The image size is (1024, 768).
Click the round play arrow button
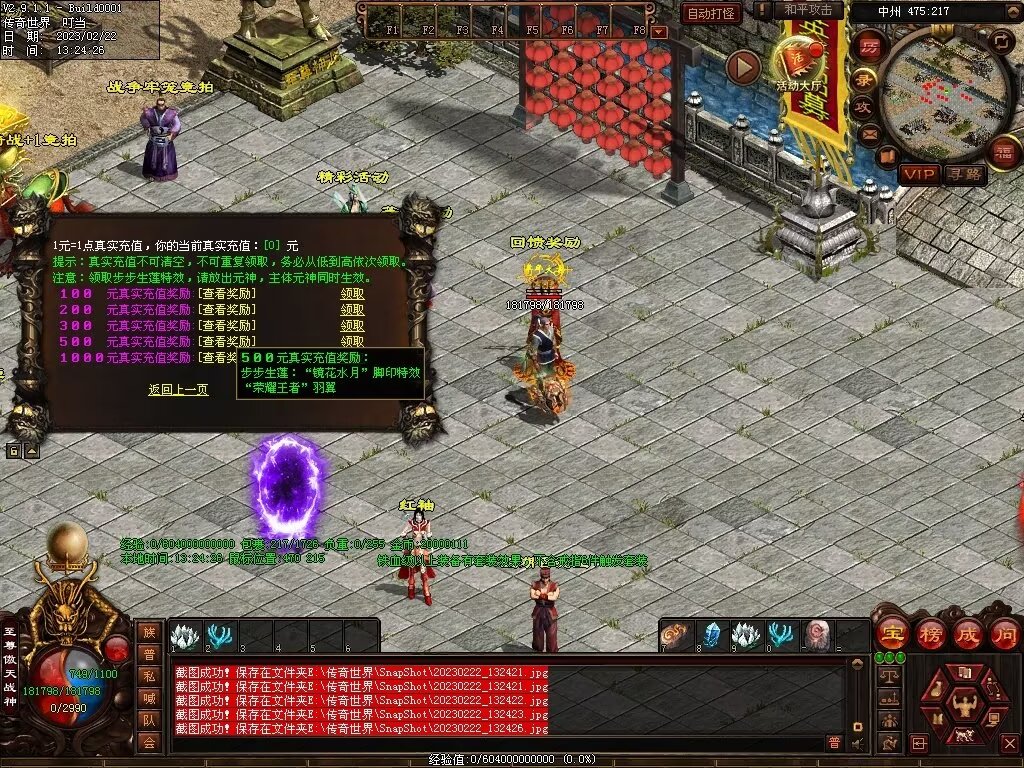tap(743, 66)
